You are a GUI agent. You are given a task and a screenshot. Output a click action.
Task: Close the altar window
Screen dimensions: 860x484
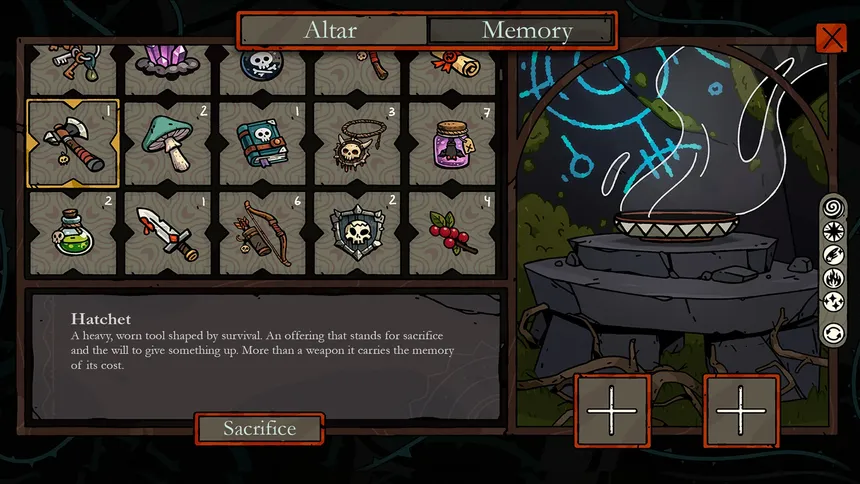831,39
